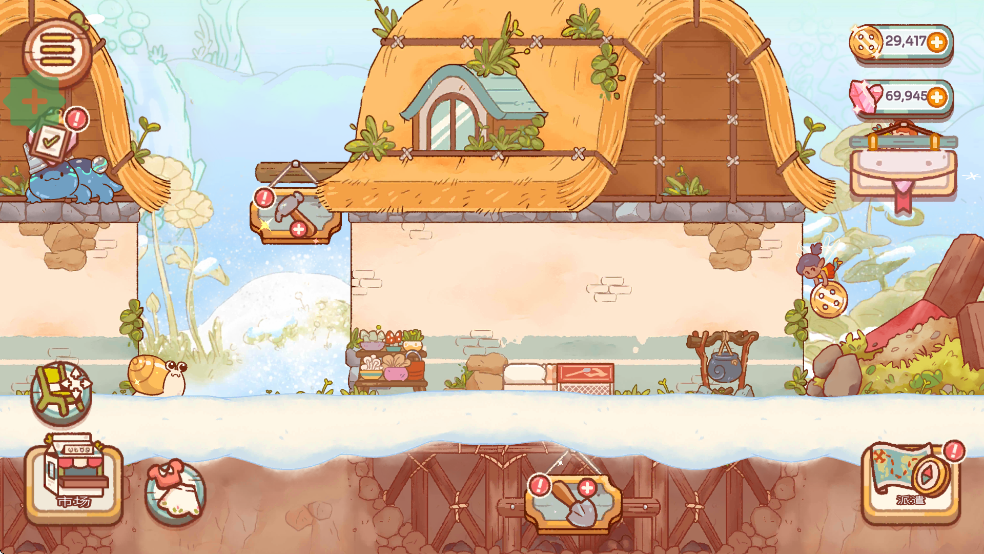Open the satchel bag inventory

point(904,170)
